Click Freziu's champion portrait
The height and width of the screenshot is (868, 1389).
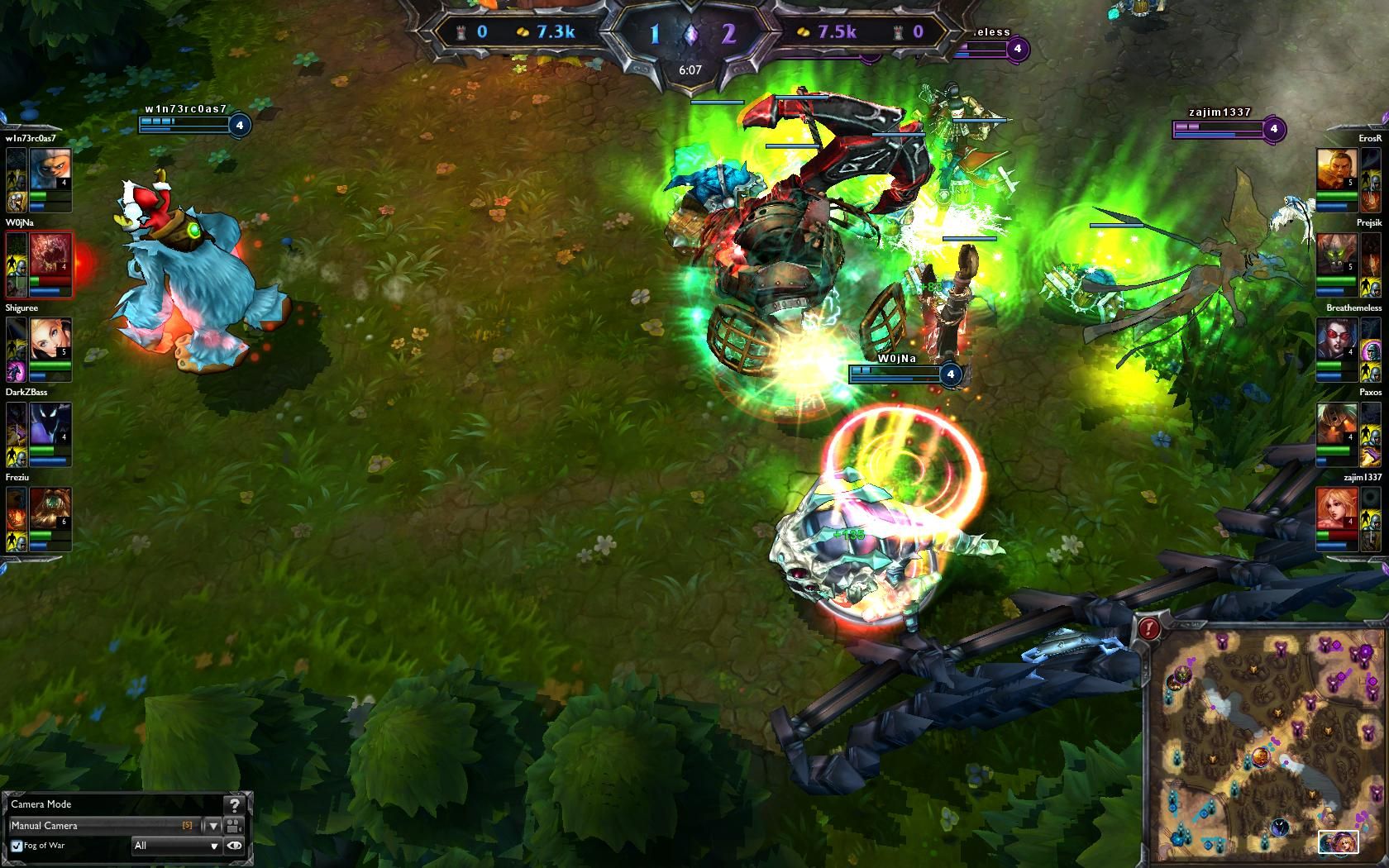point(50,508)
